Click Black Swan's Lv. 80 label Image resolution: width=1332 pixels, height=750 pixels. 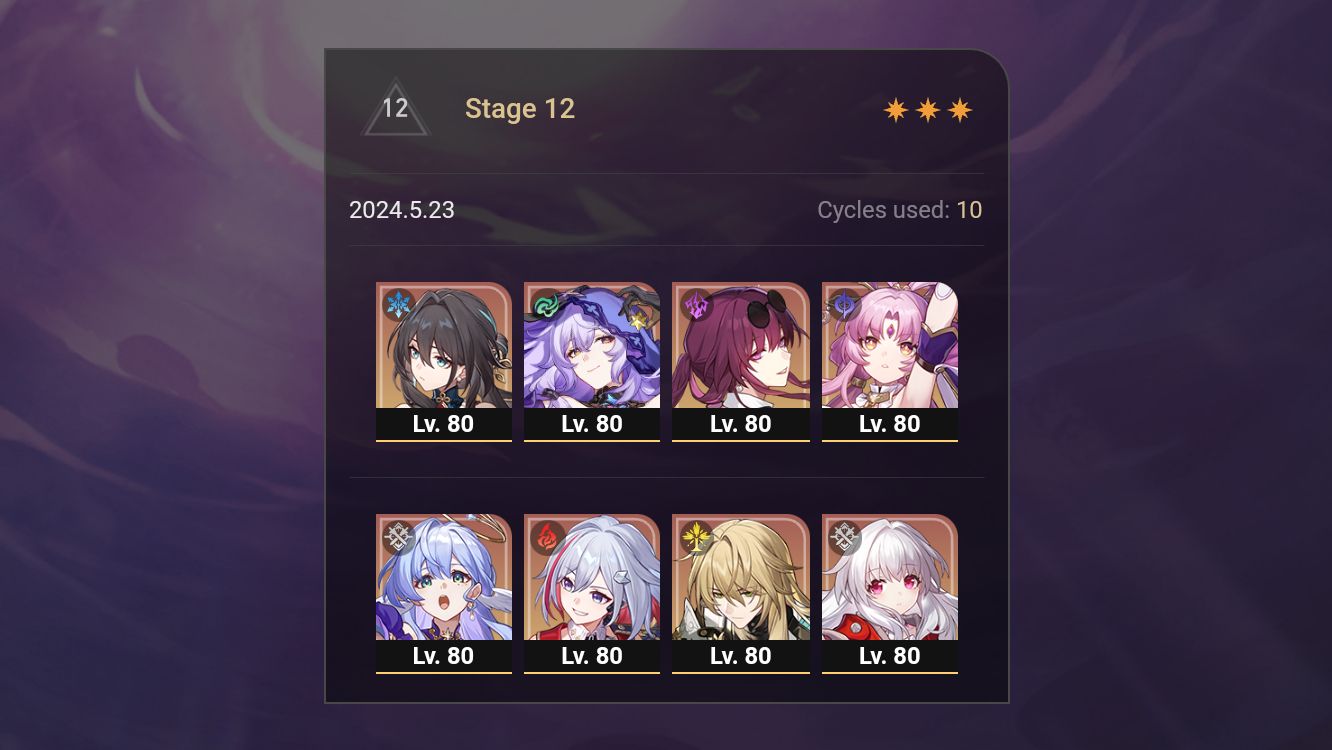[592, 423]
